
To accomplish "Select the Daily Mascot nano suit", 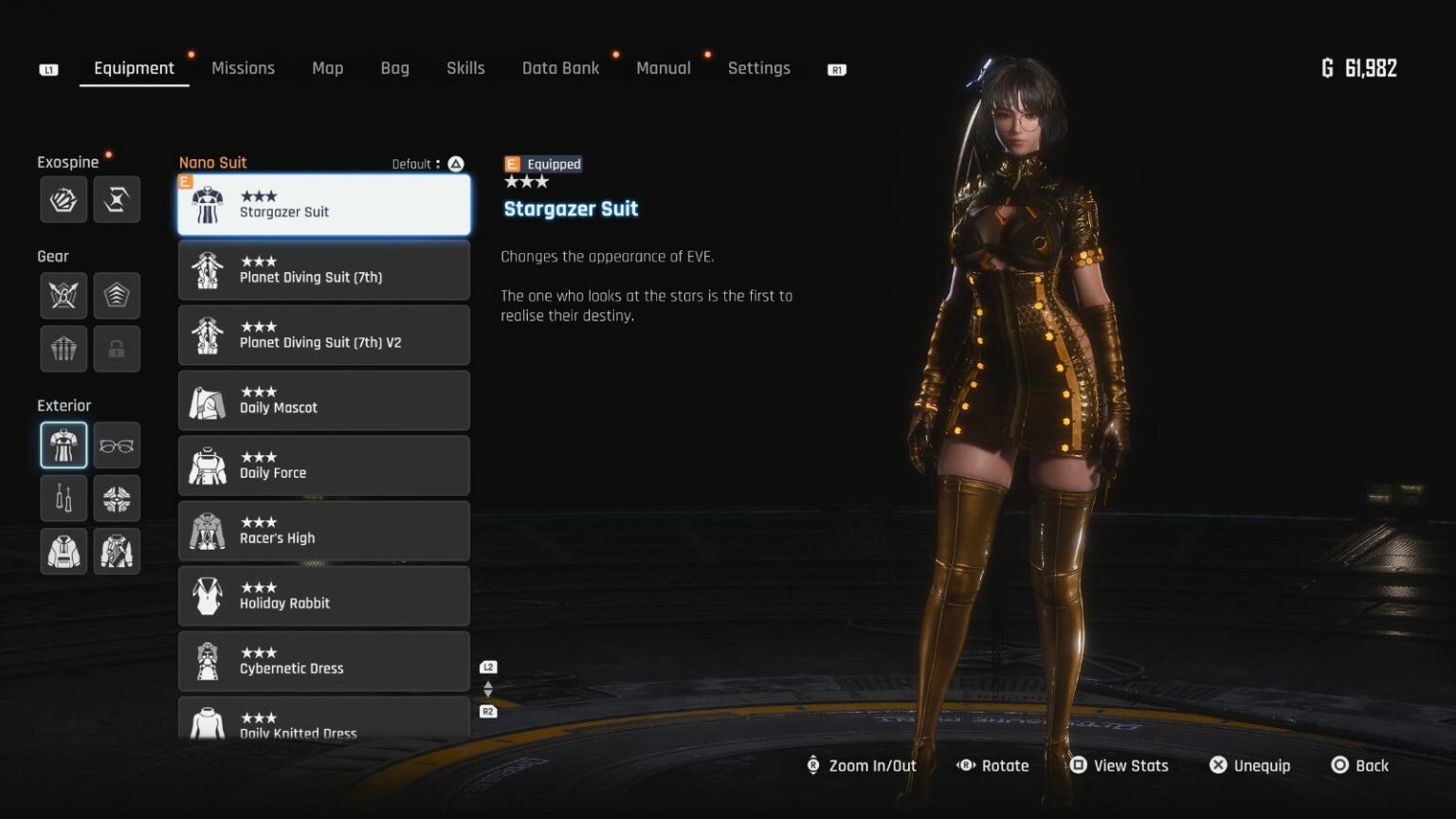I will click(x=324, y=401).
